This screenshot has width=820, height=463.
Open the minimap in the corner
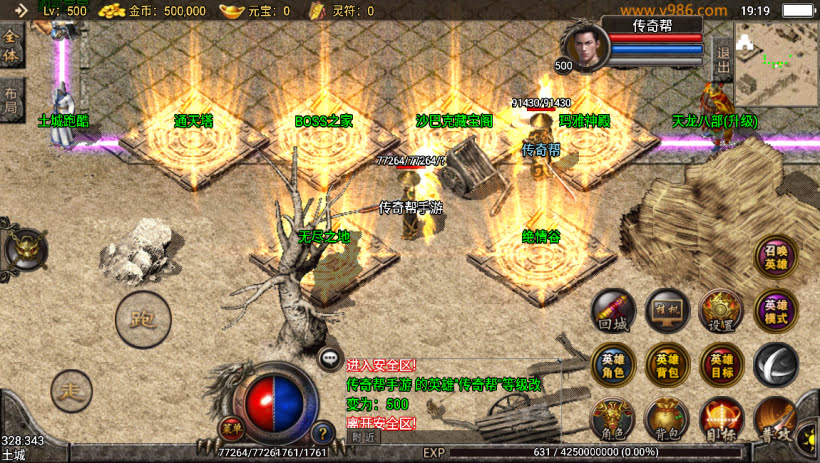click(x=776, y=64)
